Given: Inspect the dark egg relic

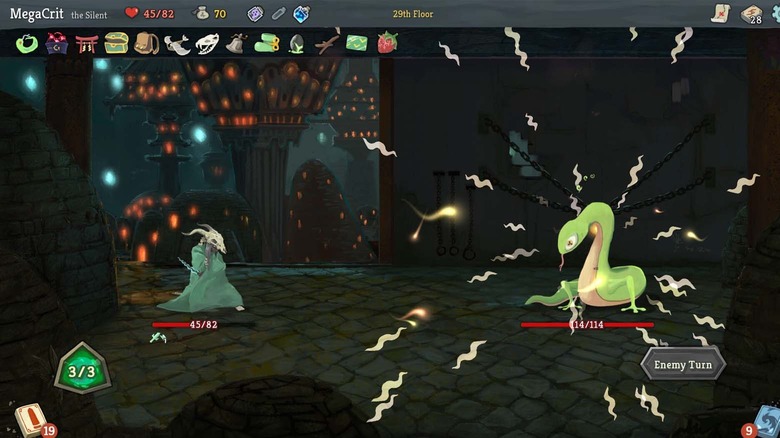Looking at the screenshot, I should (x=297, y=43).
